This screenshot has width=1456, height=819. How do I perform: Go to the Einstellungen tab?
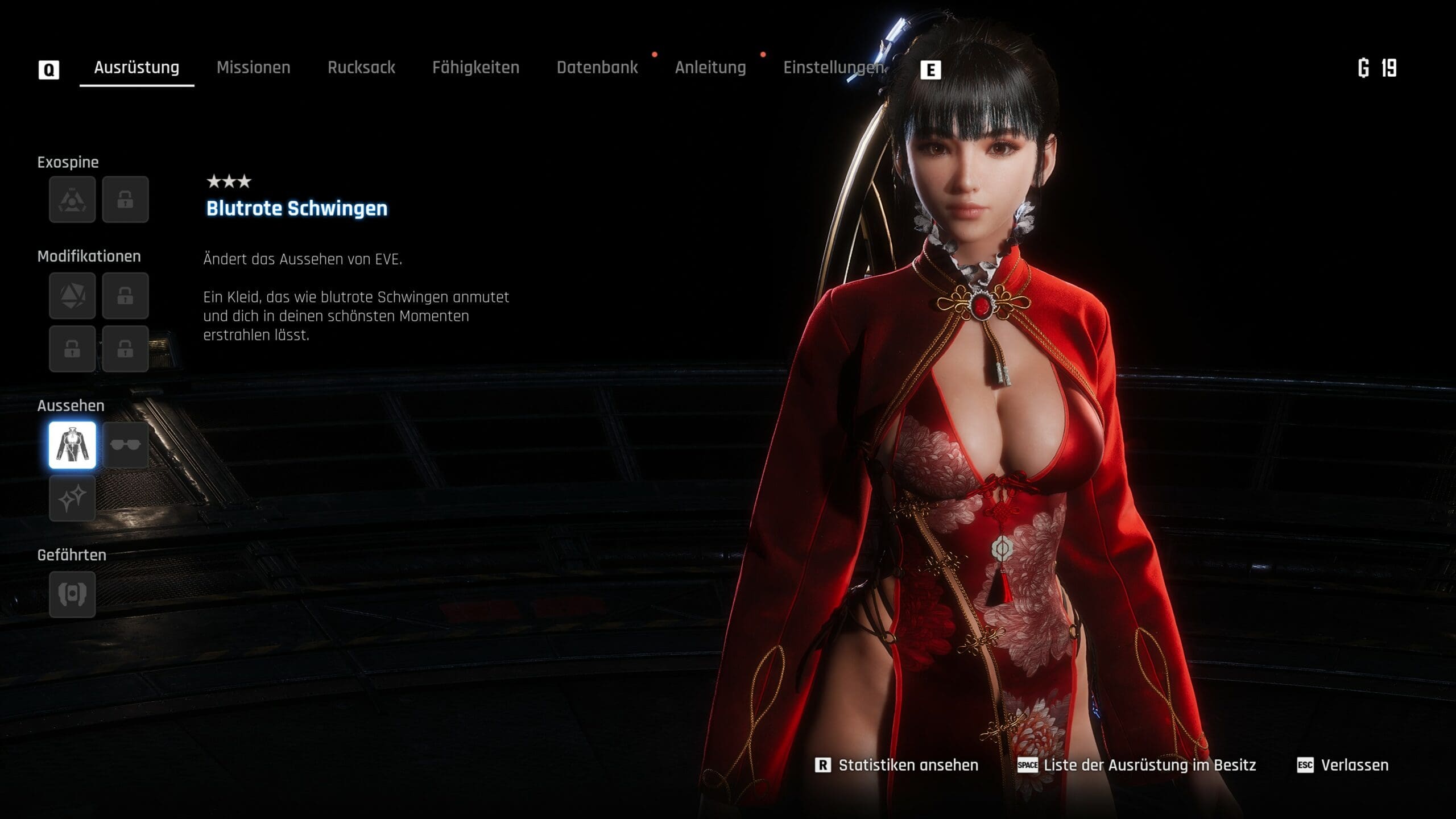coord(833,68)
